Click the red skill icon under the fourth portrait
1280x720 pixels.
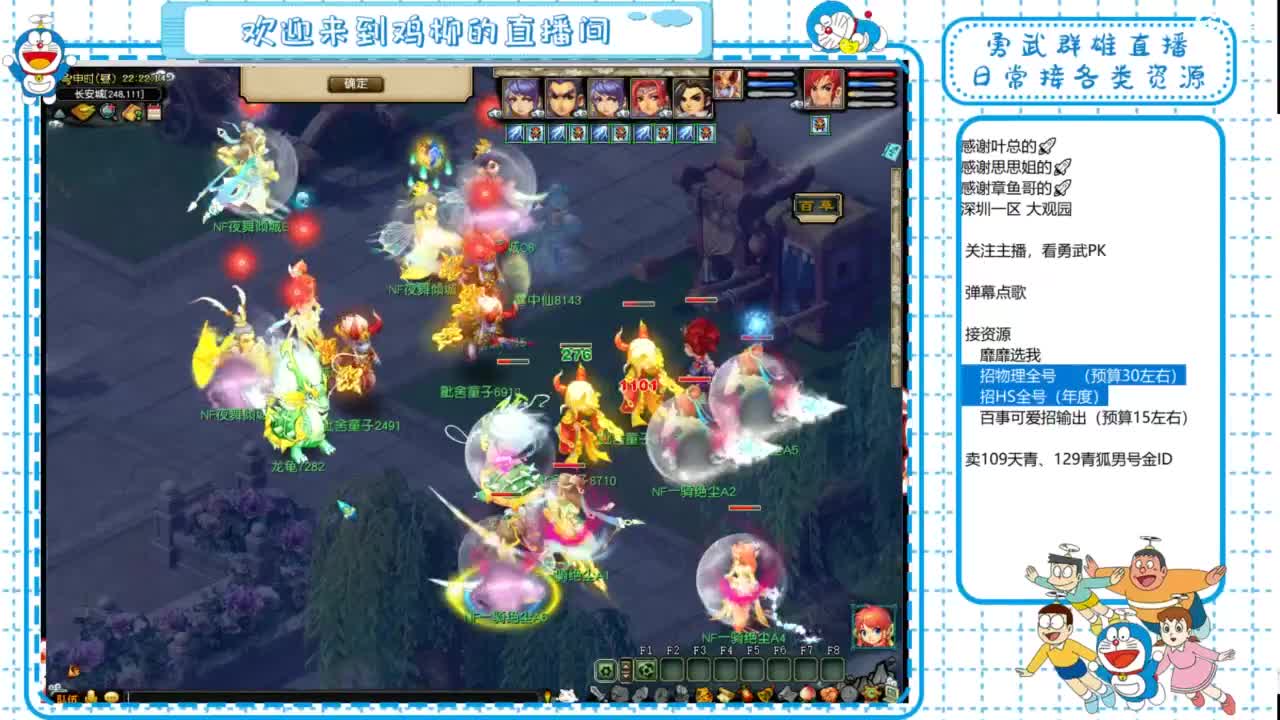tap(661, 132)
